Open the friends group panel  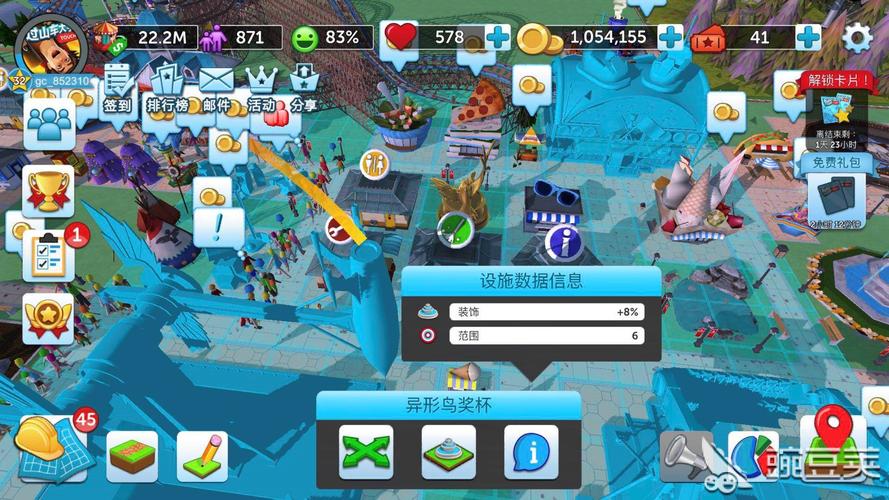(x=49, y=124)
